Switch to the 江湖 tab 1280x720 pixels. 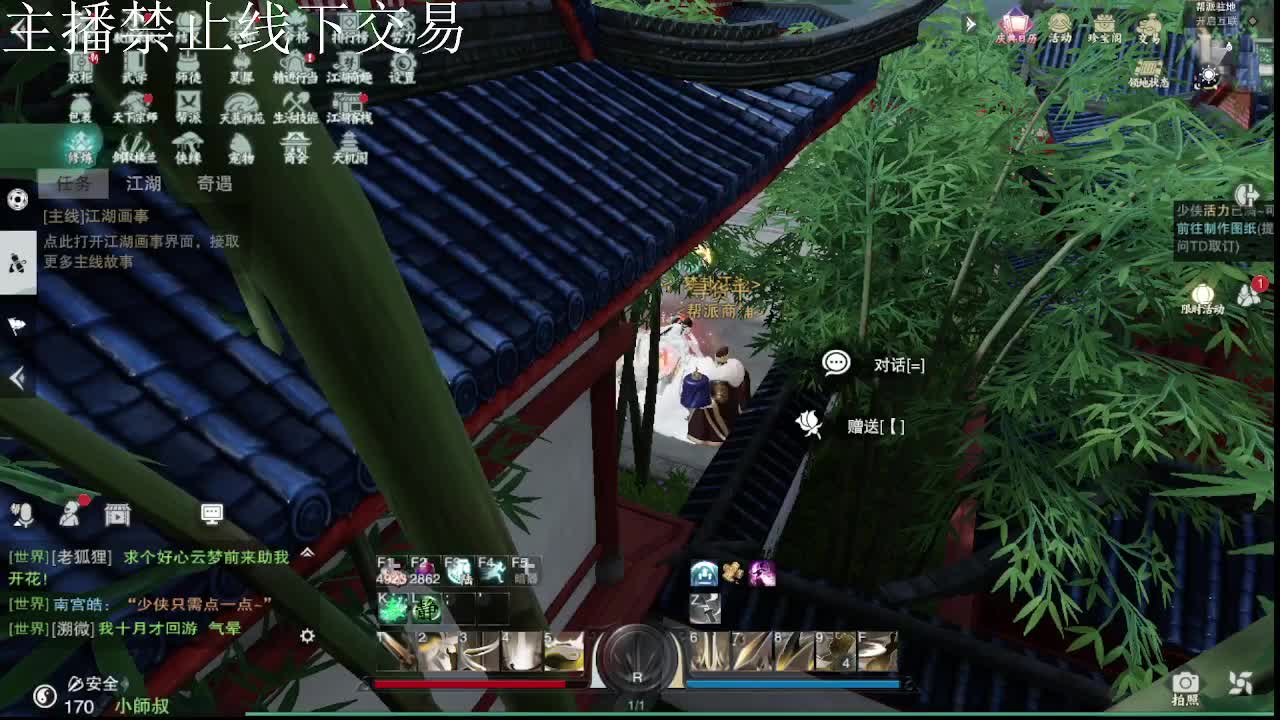click(144, 185)
